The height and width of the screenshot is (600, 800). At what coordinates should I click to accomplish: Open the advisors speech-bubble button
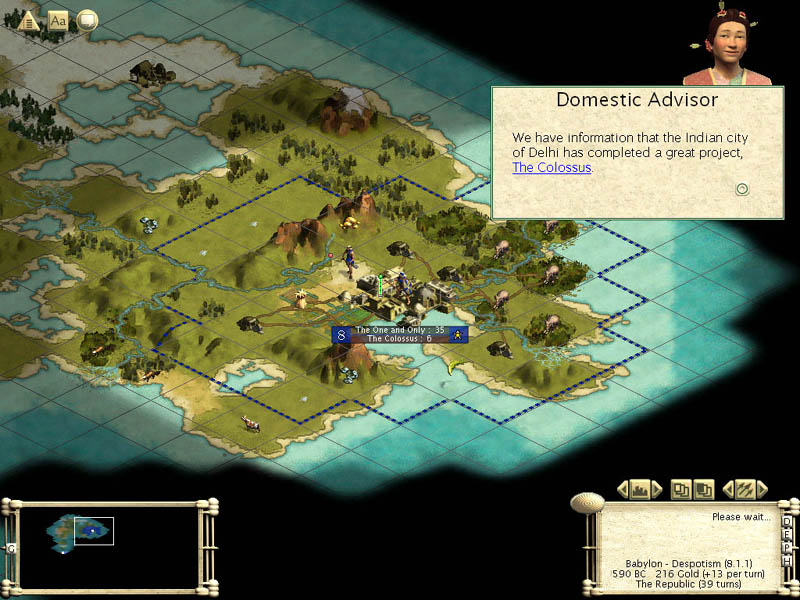coord(87,19)
